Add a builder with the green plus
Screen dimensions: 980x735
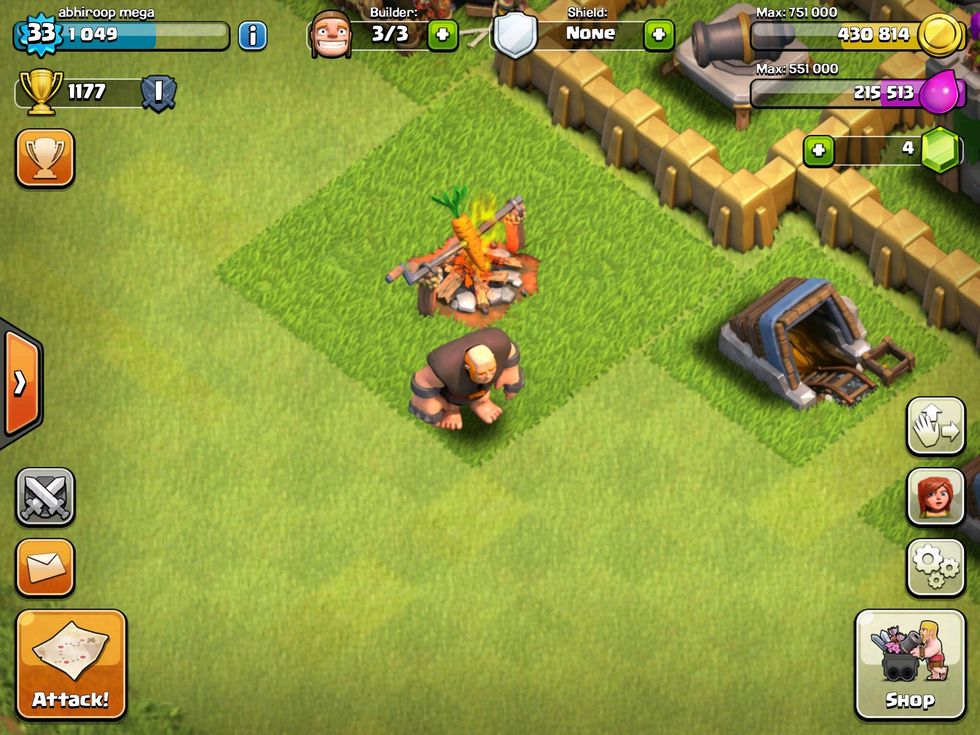[x=442, y=35]
